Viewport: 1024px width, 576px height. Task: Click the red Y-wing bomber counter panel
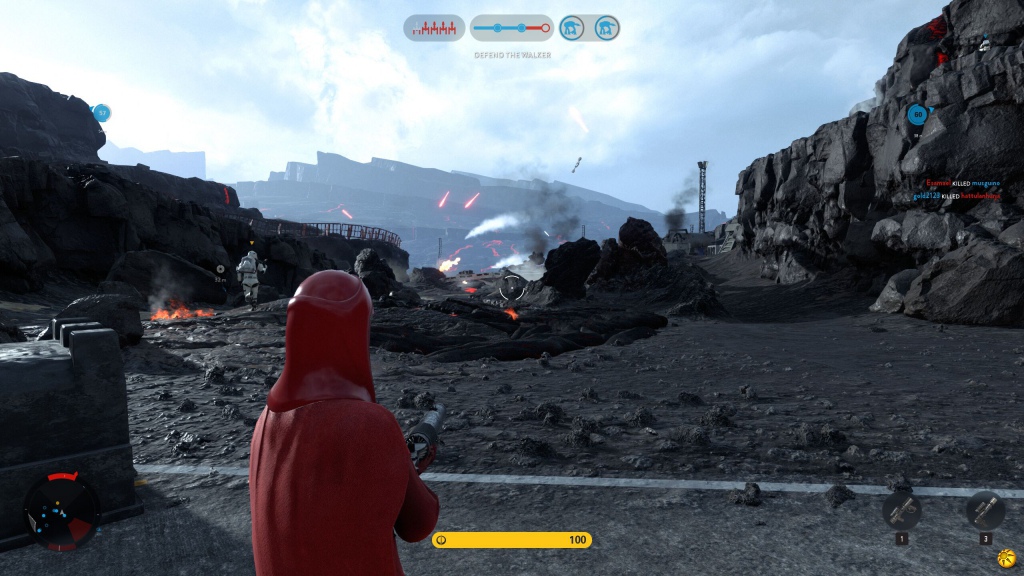tap(434, 28)
